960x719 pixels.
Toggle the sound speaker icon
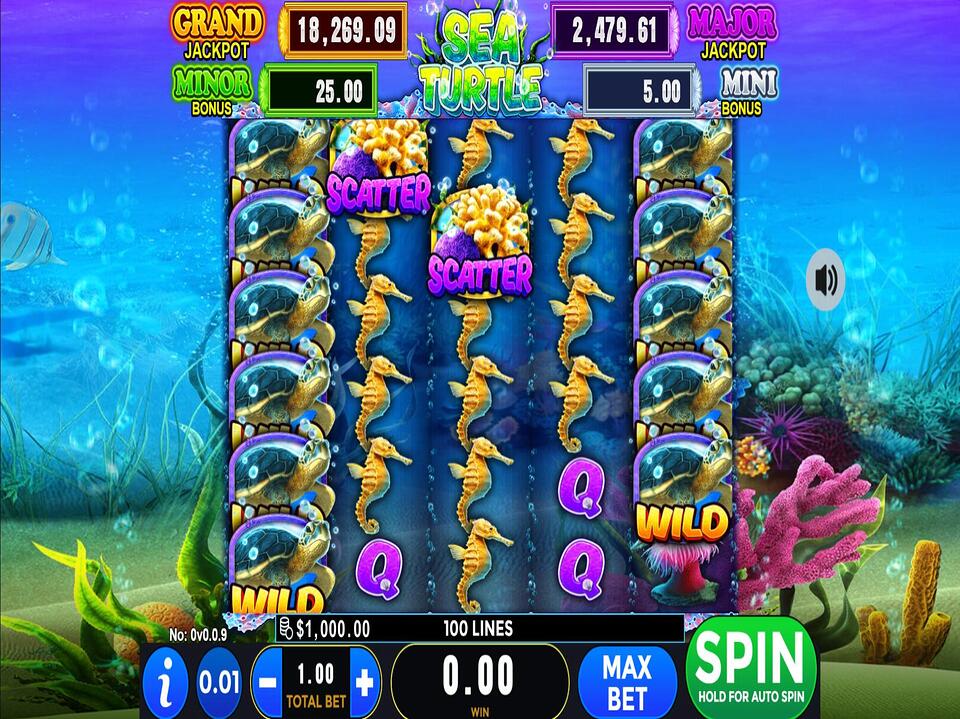(826, 281)
